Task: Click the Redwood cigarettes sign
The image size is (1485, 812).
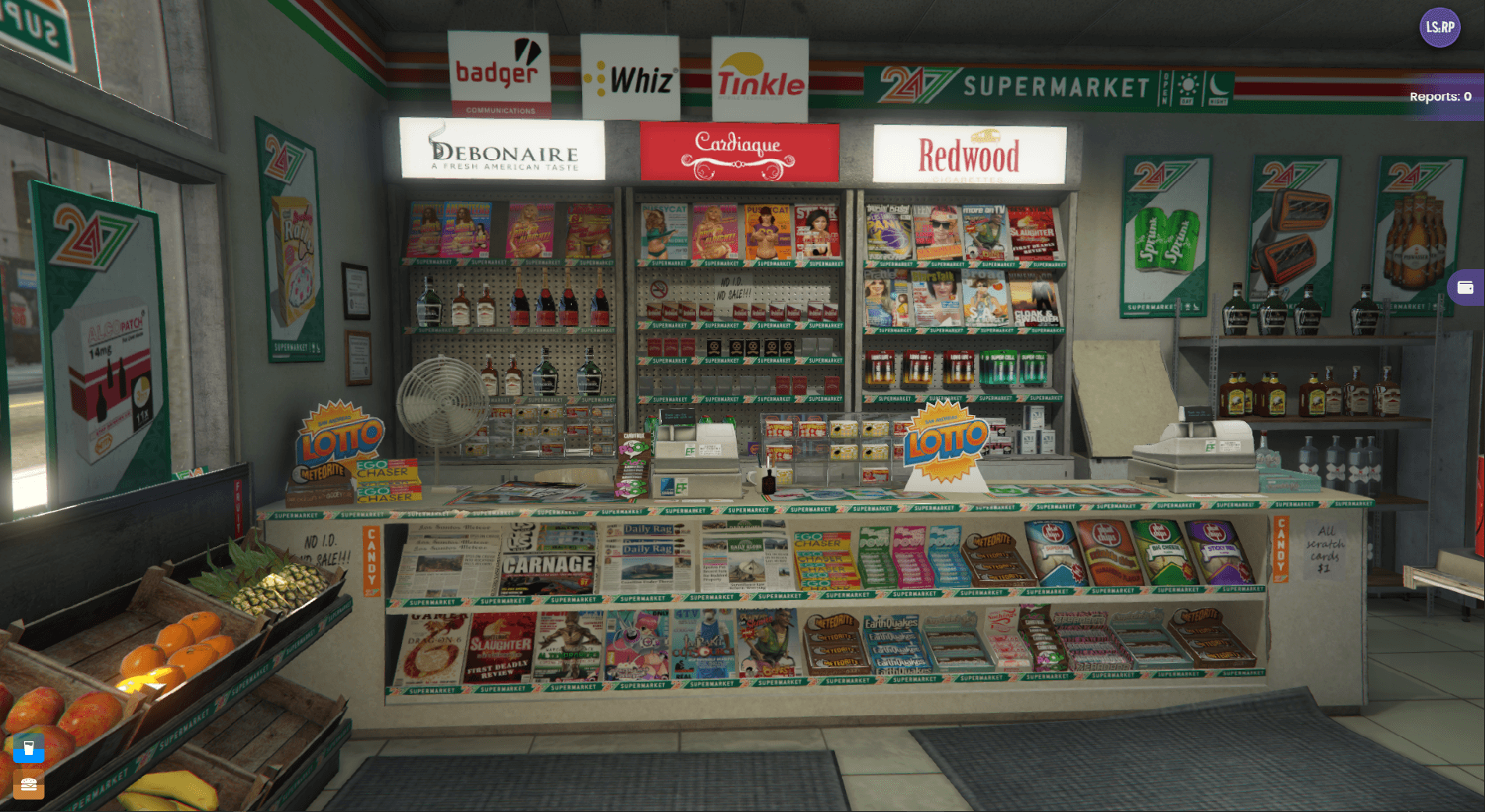Action: (x=970, y=153)
